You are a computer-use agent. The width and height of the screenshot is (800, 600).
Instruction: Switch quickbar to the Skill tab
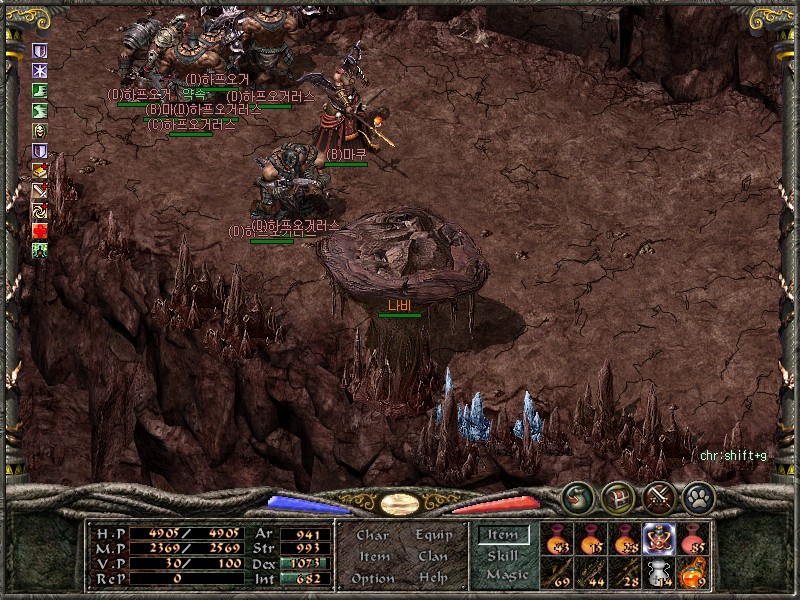point(503,556)
